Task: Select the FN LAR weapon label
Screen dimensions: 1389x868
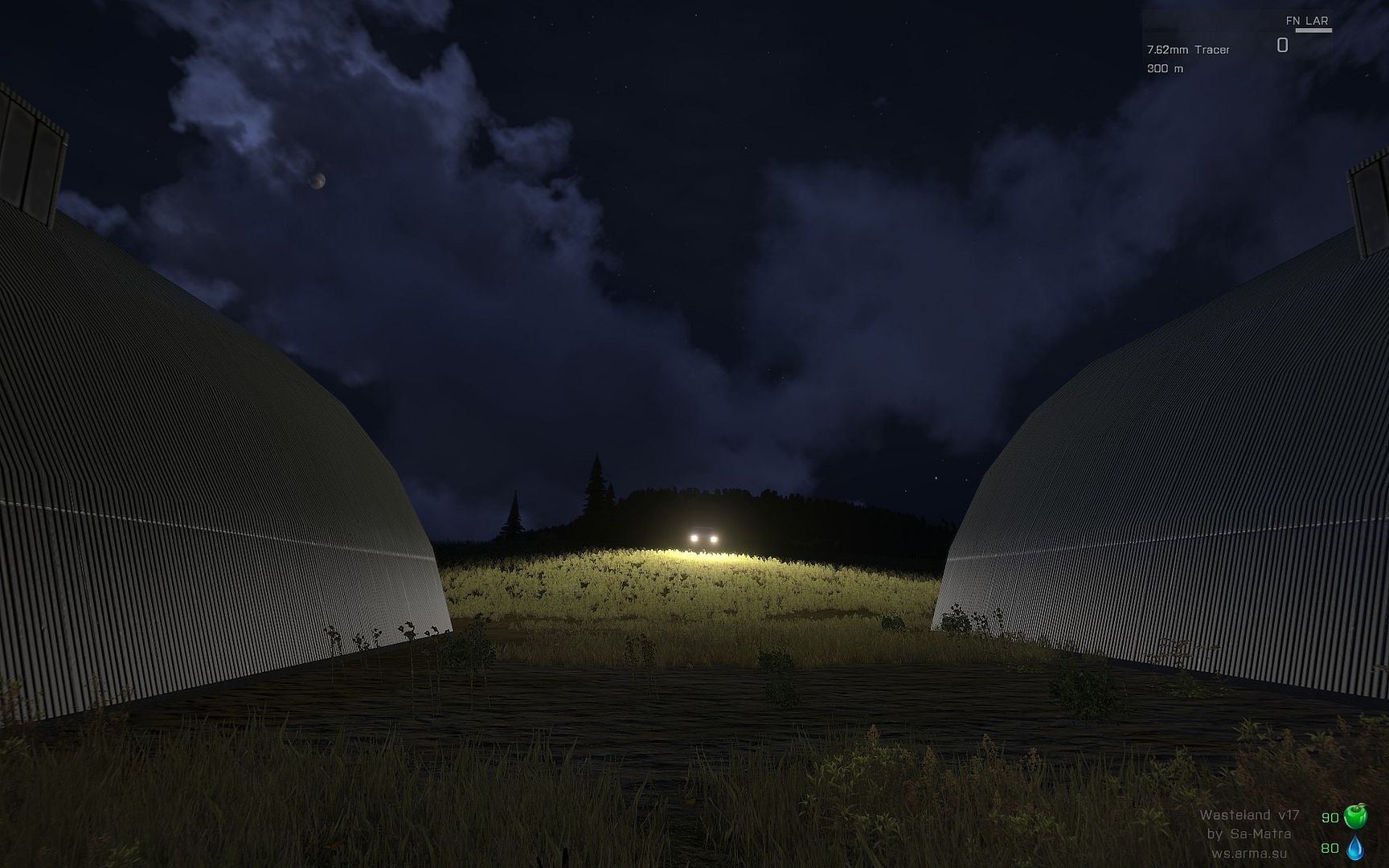Action: [x=1307, y=21]
